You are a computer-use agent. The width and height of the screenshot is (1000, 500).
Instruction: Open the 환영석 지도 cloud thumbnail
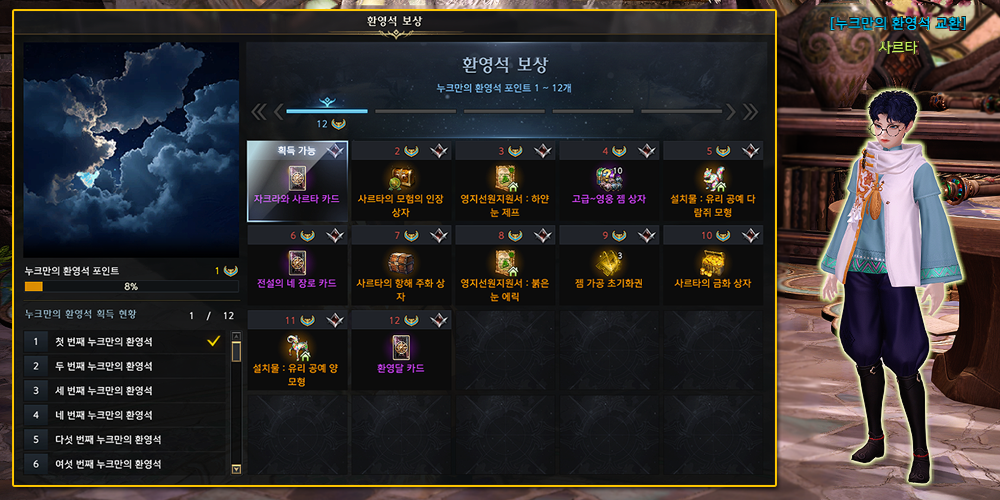(x=131, y=149)
